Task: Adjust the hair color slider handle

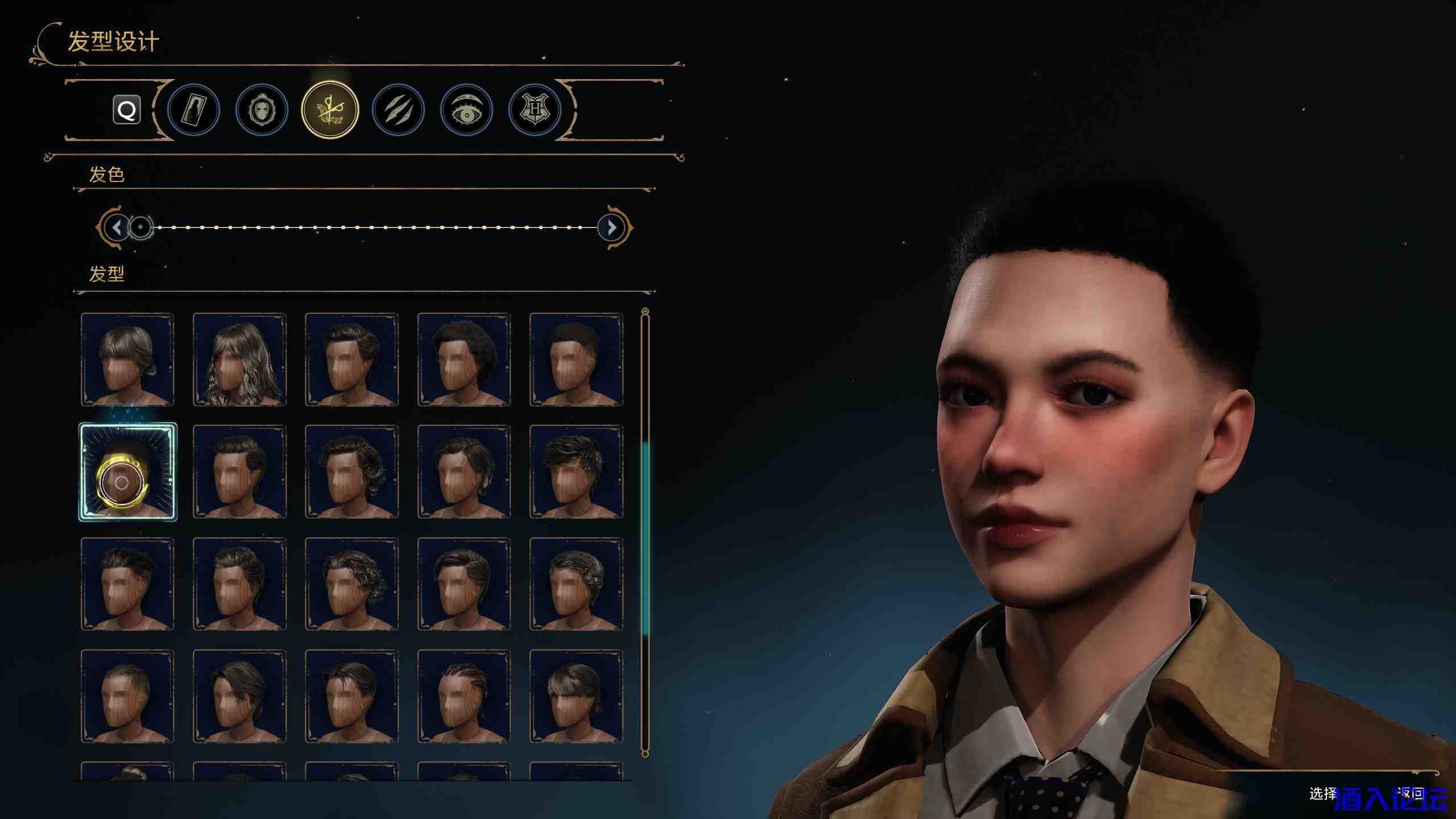Action: click(x=140, y=227)
